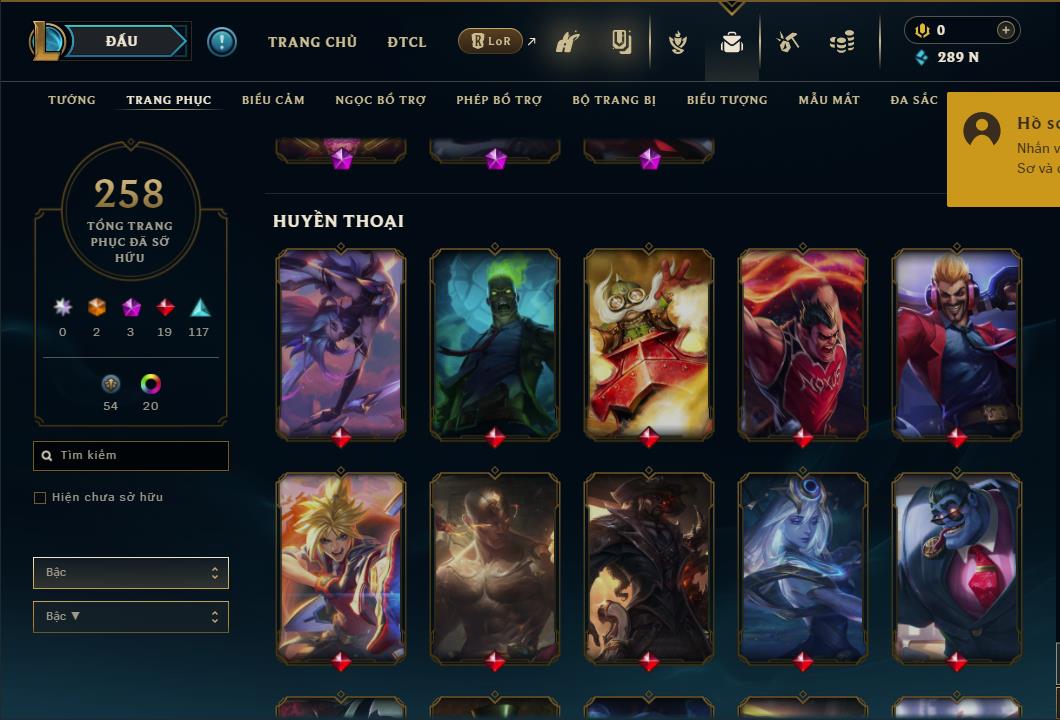The height and width of the screenshot is (720, 1060).
Task: Open the BIỂU TƯỢNG tab
Action: pos(727,100)
